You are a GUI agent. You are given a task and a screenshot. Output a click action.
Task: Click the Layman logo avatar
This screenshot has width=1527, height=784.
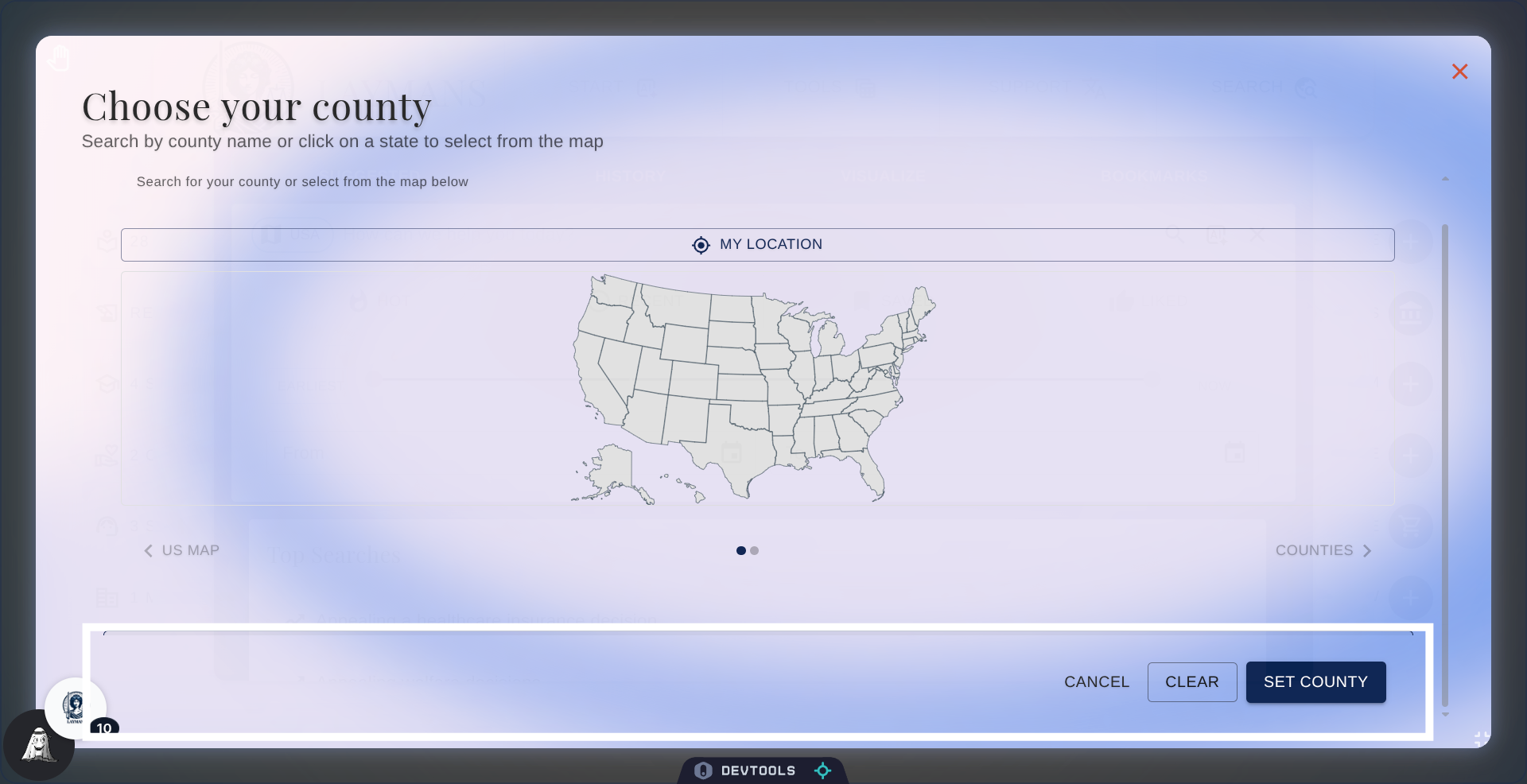click(75, 707)
